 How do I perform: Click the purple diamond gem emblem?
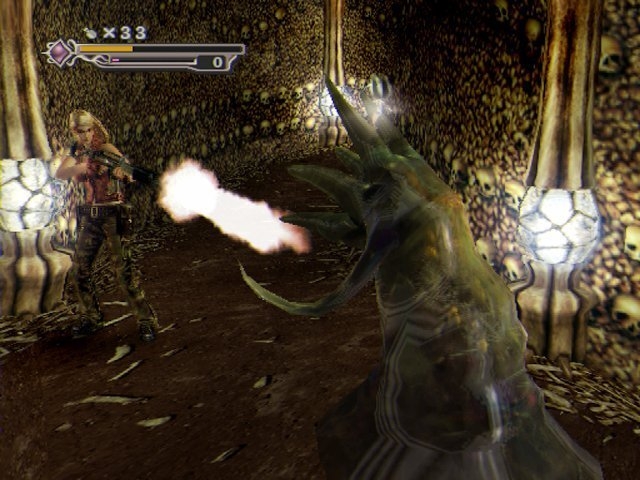[x=61, y=52]
